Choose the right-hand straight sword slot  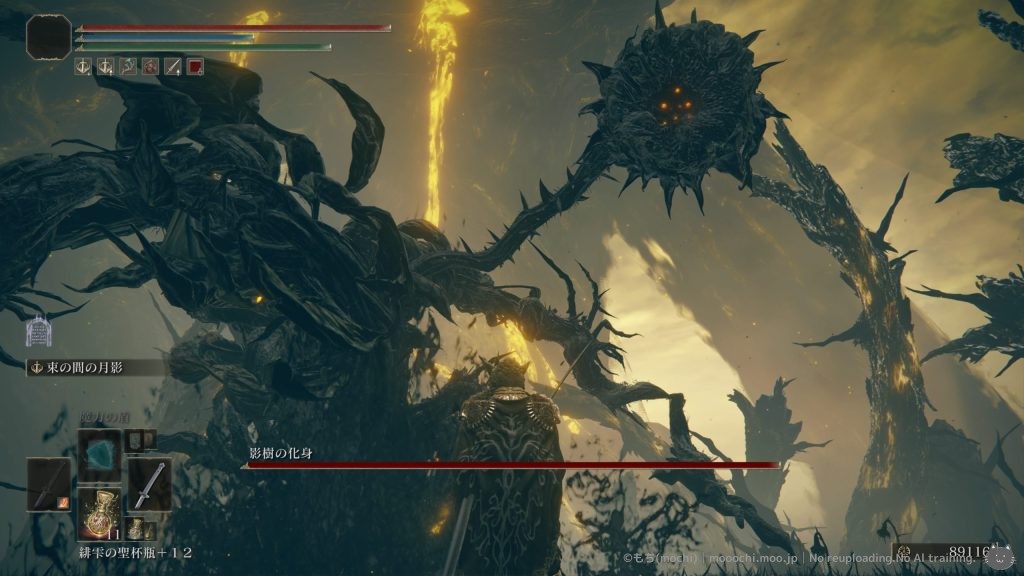pos(149,484)
